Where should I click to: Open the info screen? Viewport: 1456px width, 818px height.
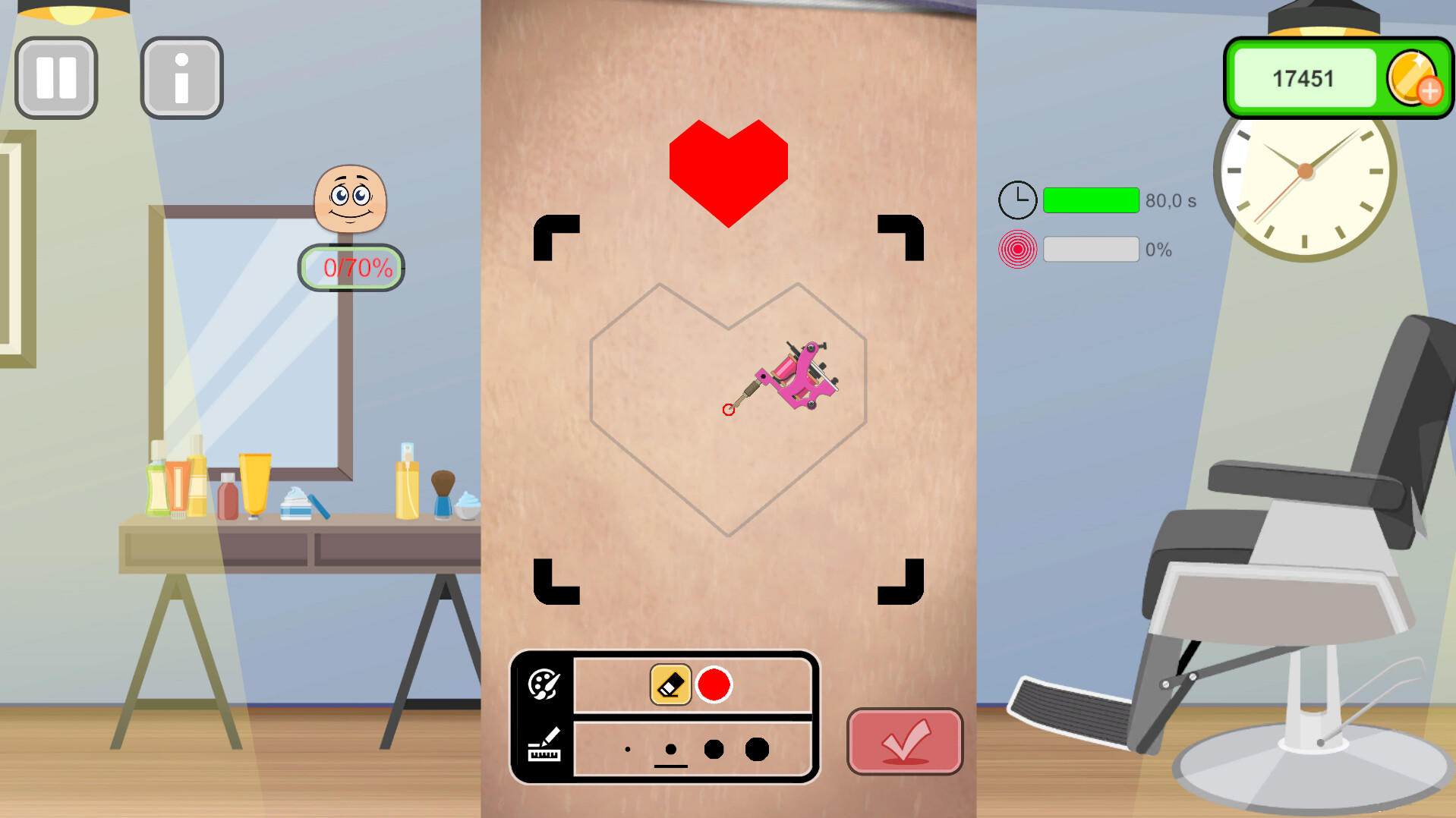pyautogui.click(x=181, y=77)
